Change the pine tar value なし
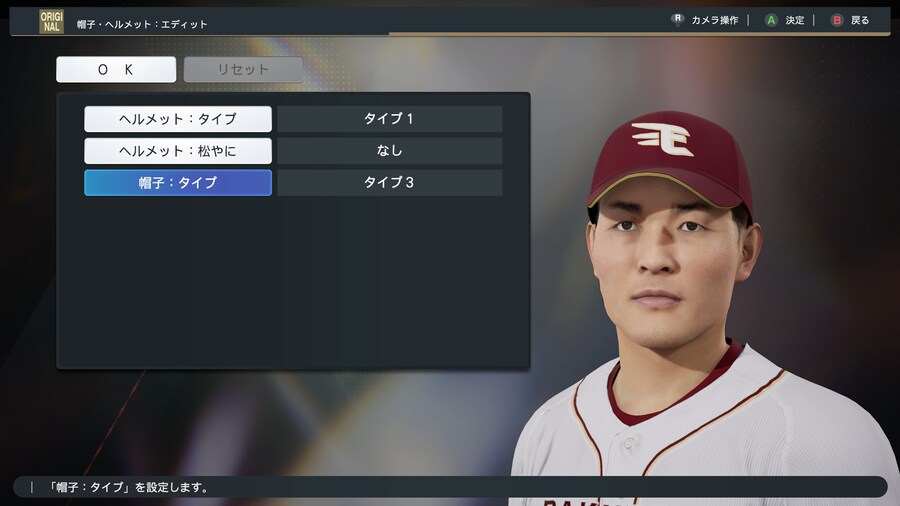900x506 pixels. (x=389, y=151)
